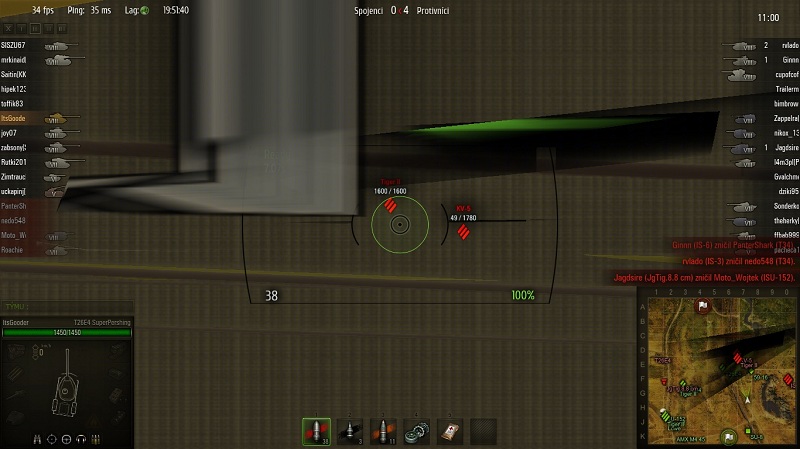Select ally Roachie in the team list
800x449 pixels.
[x=13, y=250]
